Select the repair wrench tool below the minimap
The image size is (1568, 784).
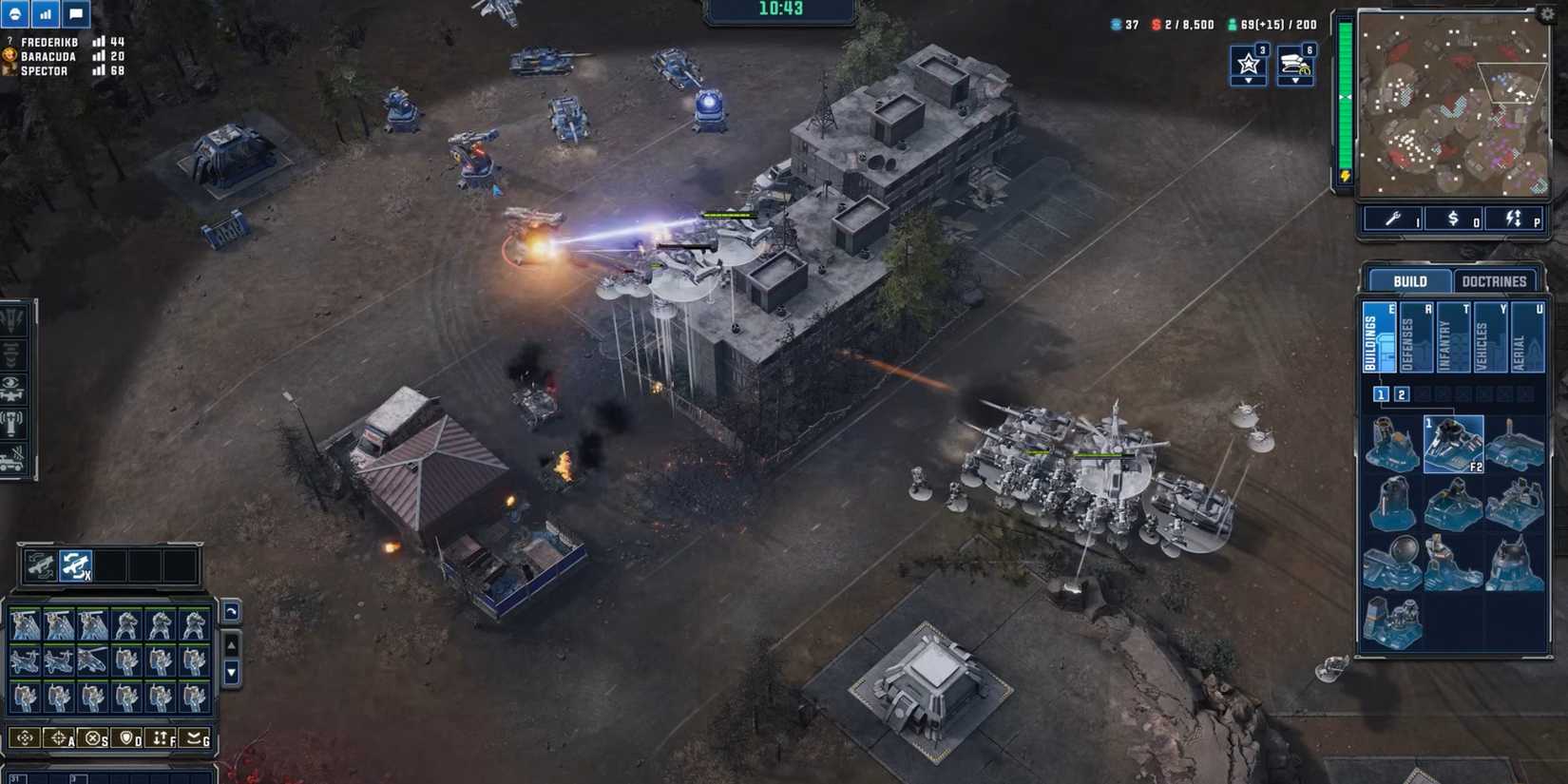(1393, 219)
